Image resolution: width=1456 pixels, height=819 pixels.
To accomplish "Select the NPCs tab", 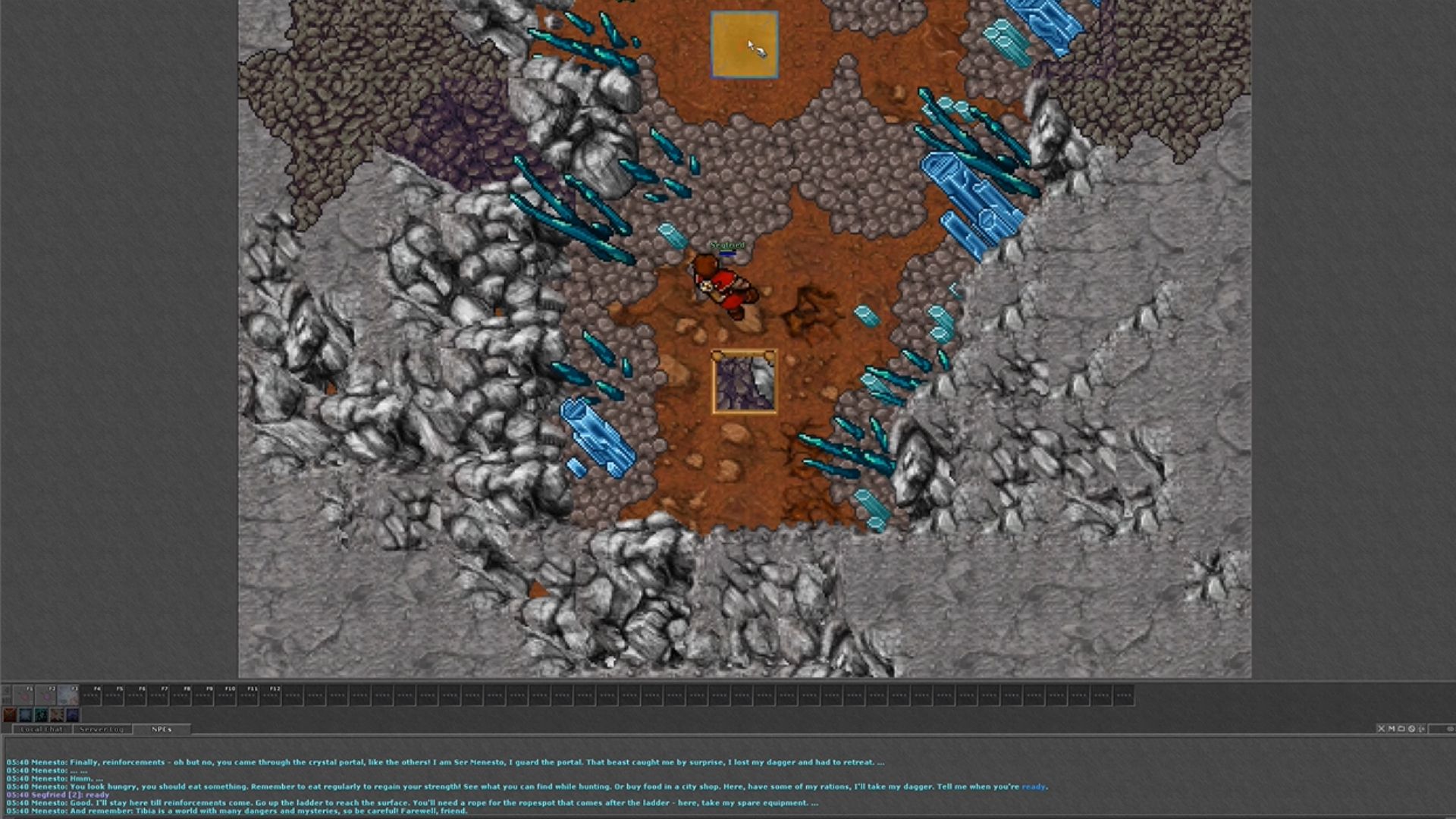I will point(160,729).
